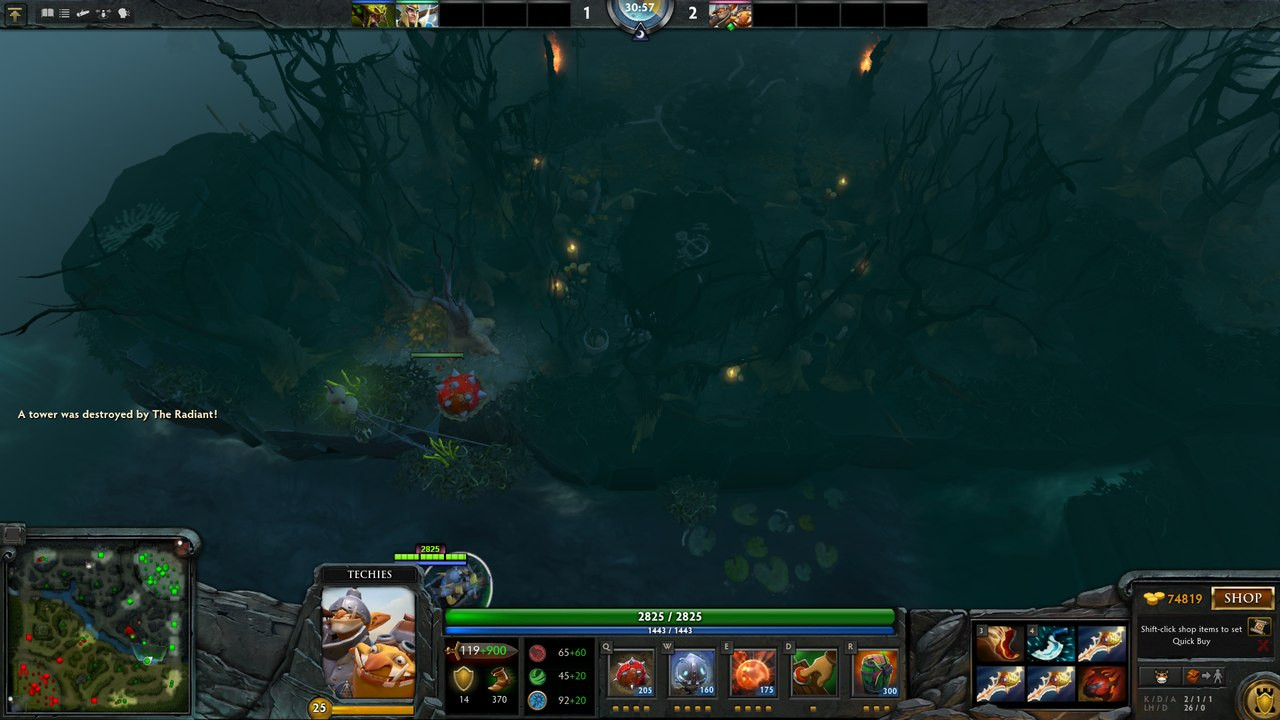
Task: Use the Blast Off fireball ability
Action: [x=753, y=673]
